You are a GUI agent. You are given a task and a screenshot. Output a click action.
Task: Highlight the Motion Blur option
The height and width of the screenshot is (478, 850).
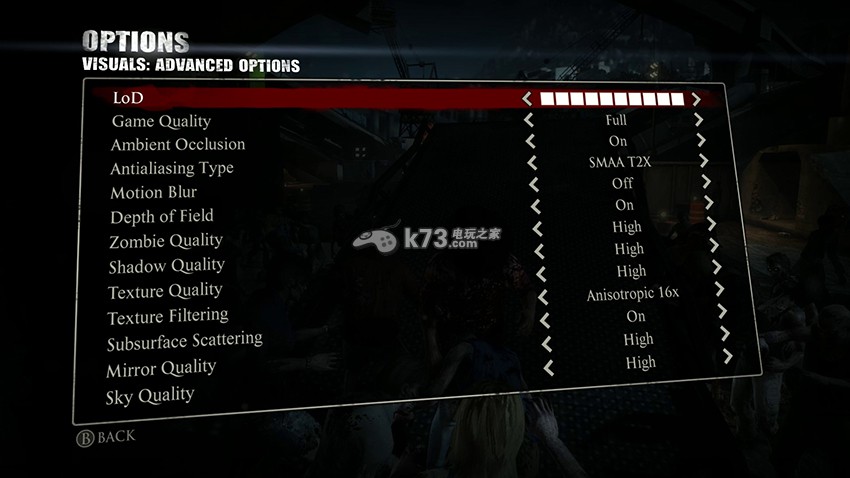153,192
